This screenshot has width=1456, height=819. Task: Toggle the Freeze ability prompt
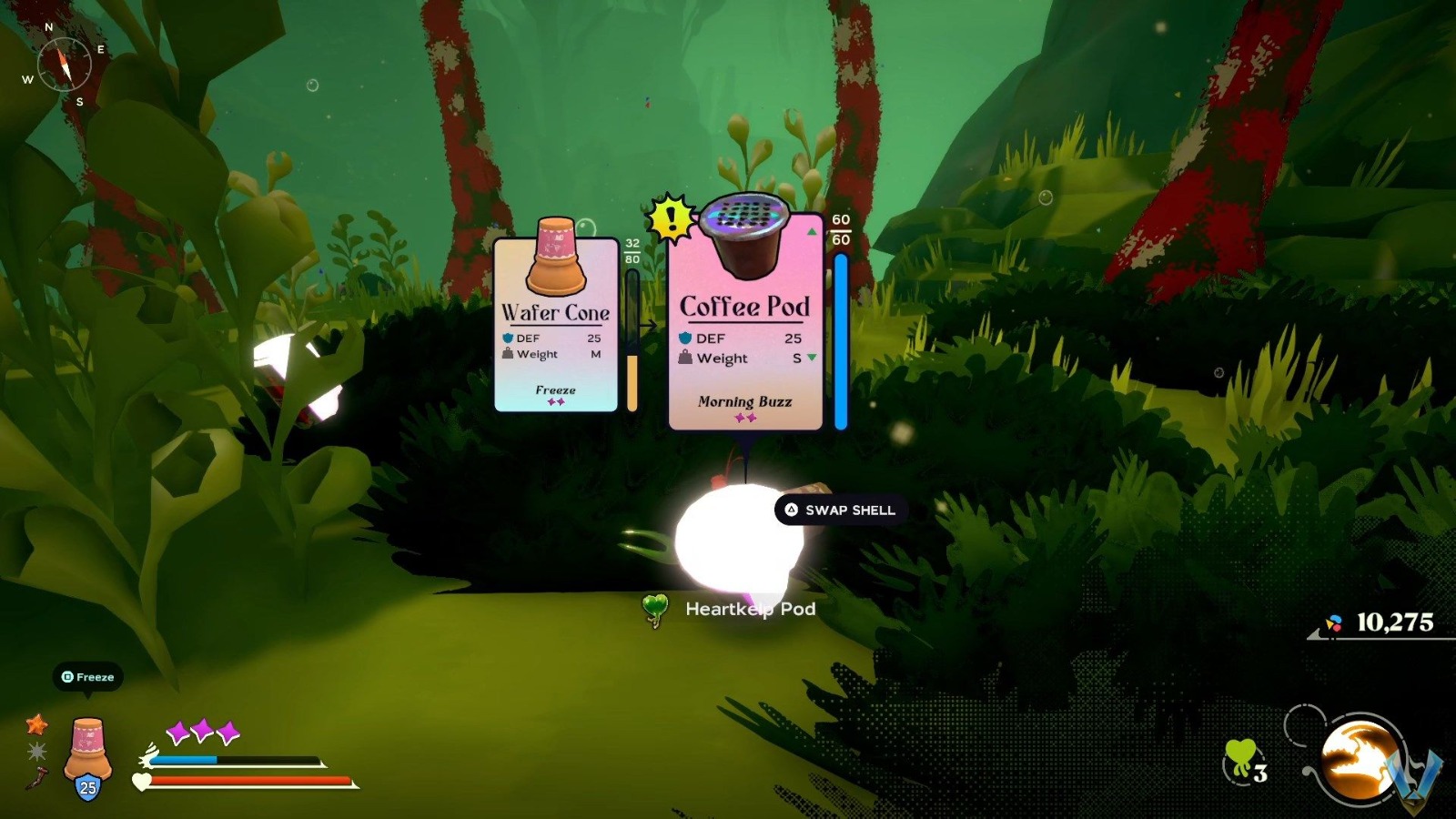(x=87, y=677)
